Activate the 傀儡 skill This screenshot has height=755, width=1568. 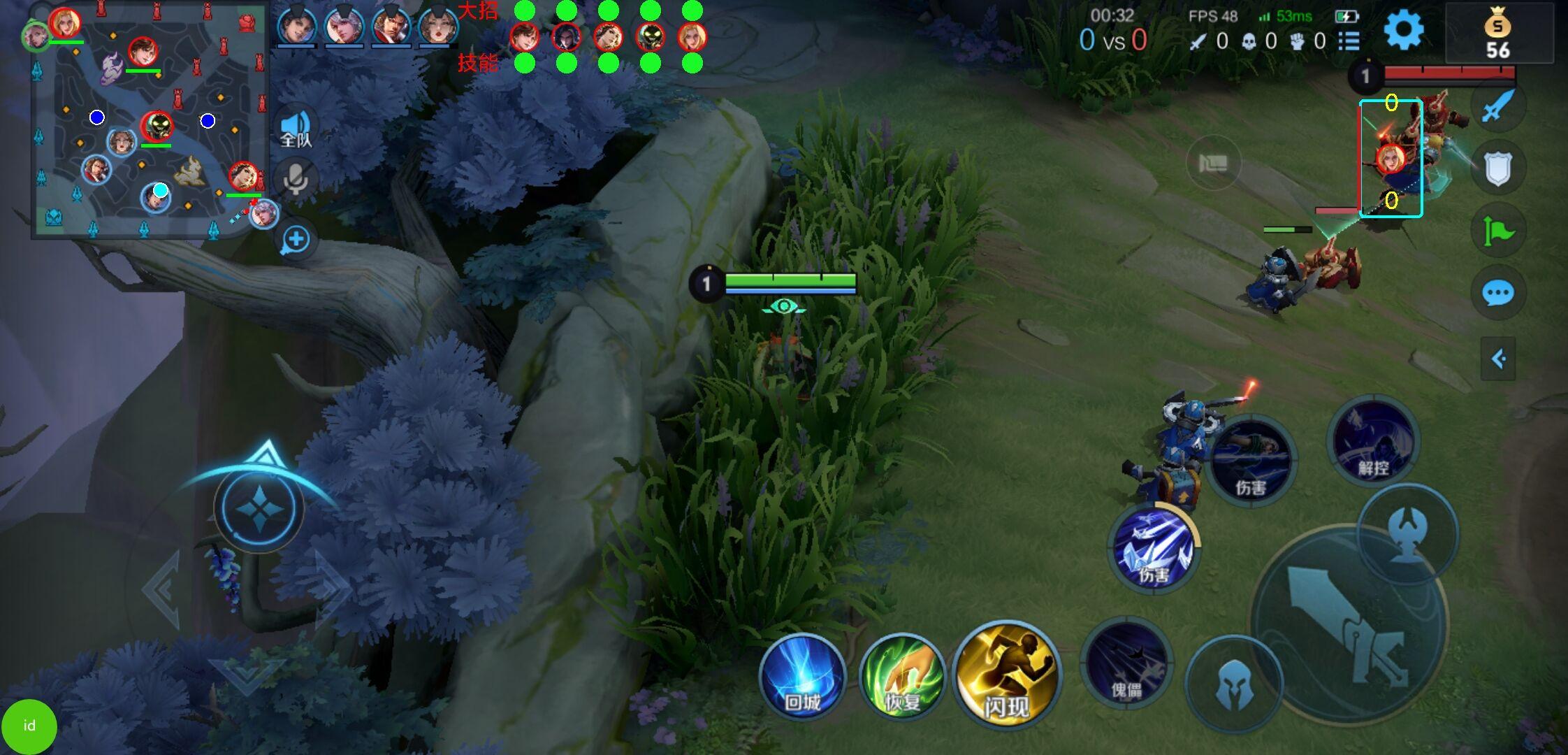(x=1126, y=663)
